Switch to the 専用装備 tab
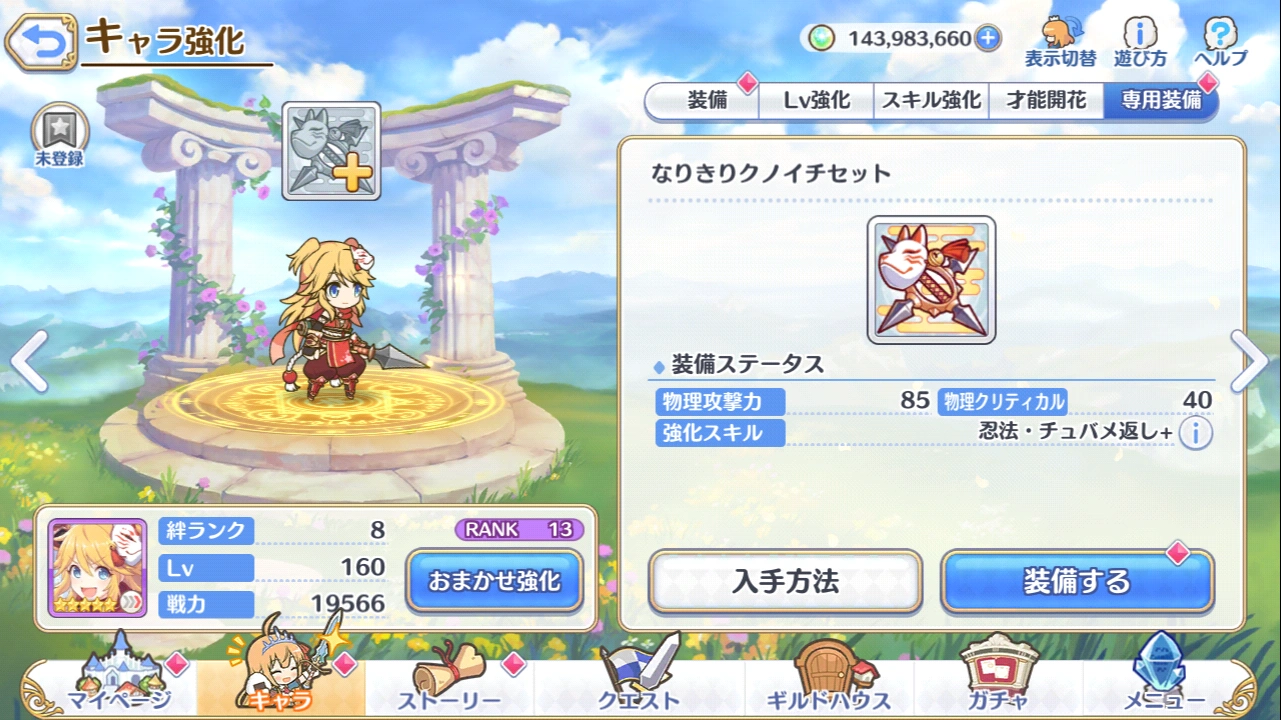The image size is (1281, 720). point(1160,100)
